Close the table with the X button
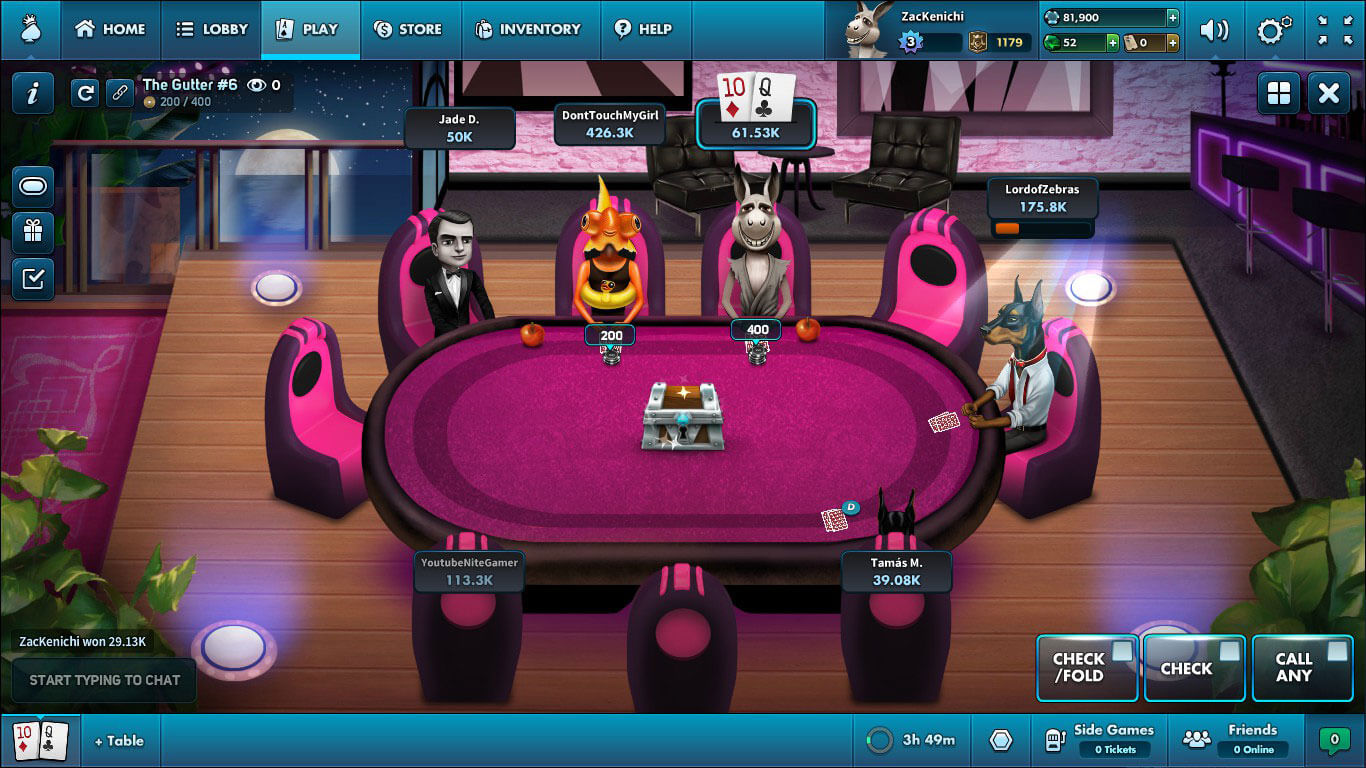The width and height of the screenshot is (1366, 768). (1328, 94)
